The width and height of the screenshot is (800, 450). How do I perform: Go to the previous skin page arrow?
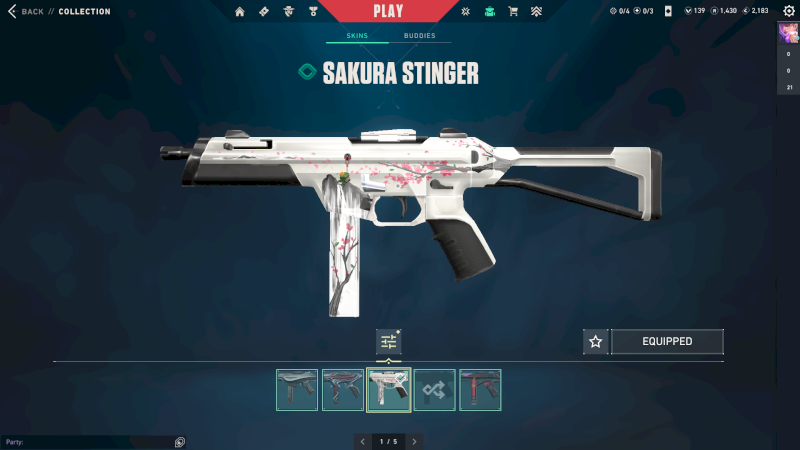[362, 441]
